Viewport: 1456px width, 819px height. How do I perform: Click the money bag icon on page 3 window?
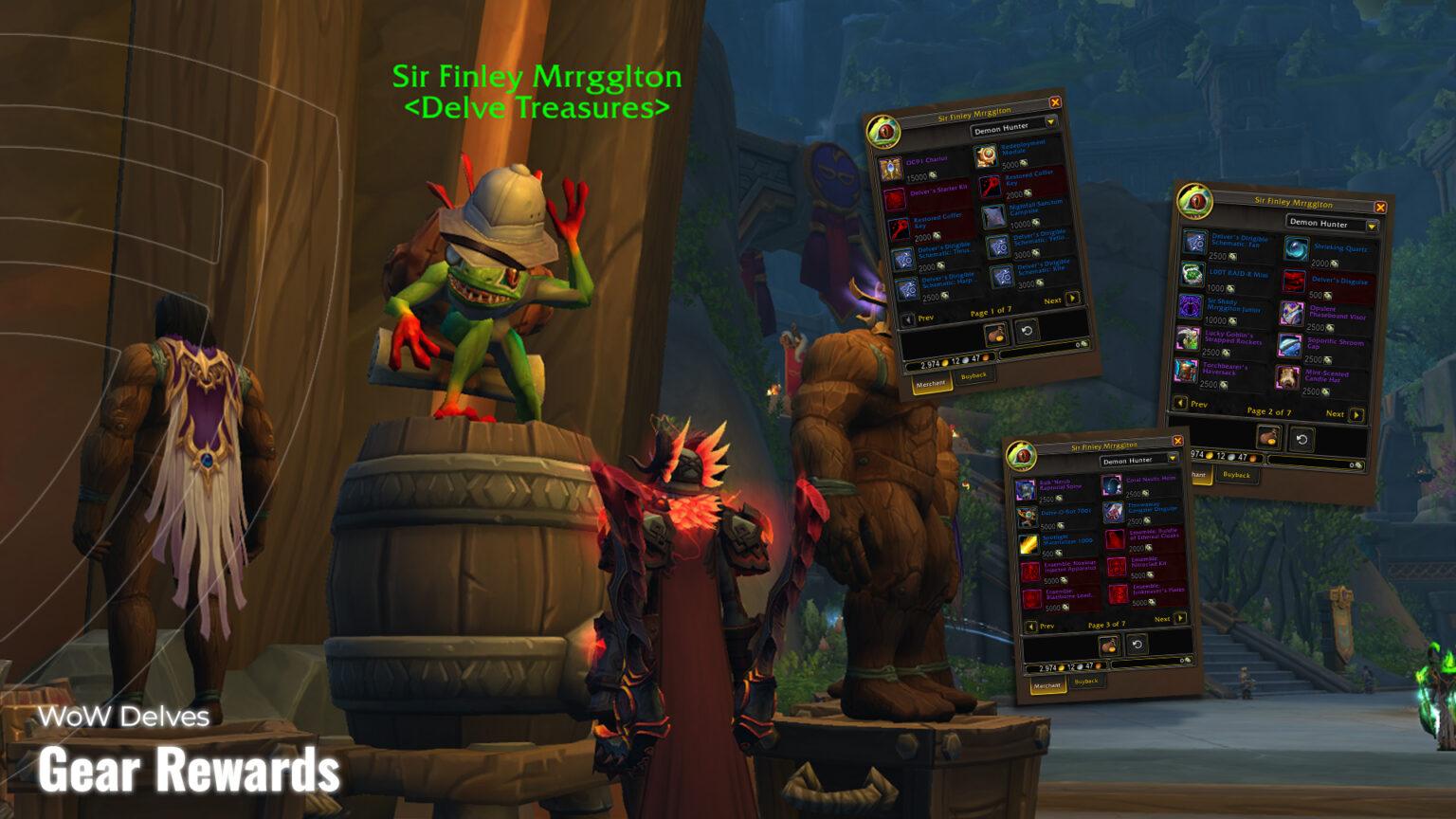click(1107, 645)
